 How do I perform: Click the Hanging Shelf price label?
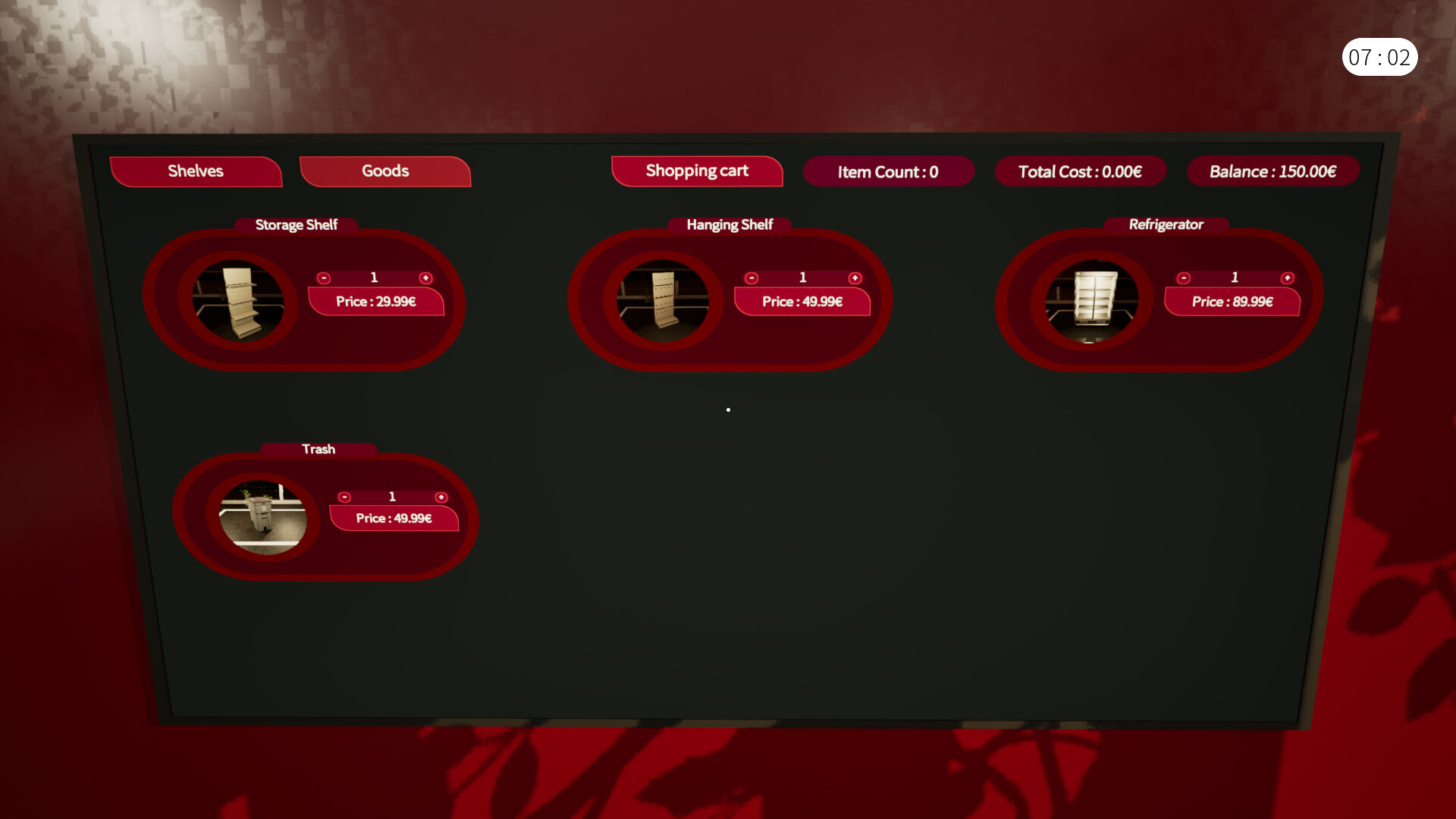[802, 301]
